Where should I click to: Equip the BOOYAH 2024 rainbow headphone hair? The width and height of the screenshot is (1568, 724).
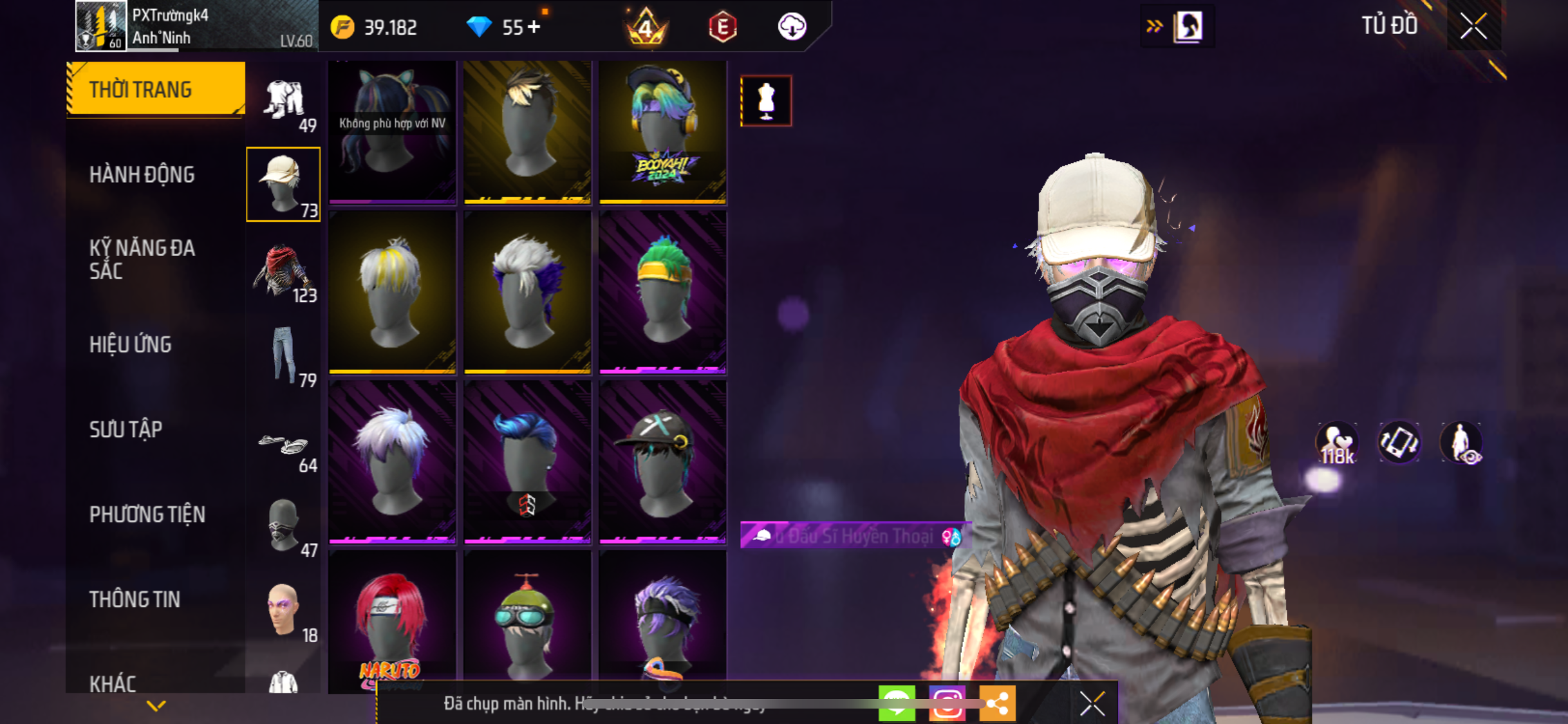pos(662,131)
